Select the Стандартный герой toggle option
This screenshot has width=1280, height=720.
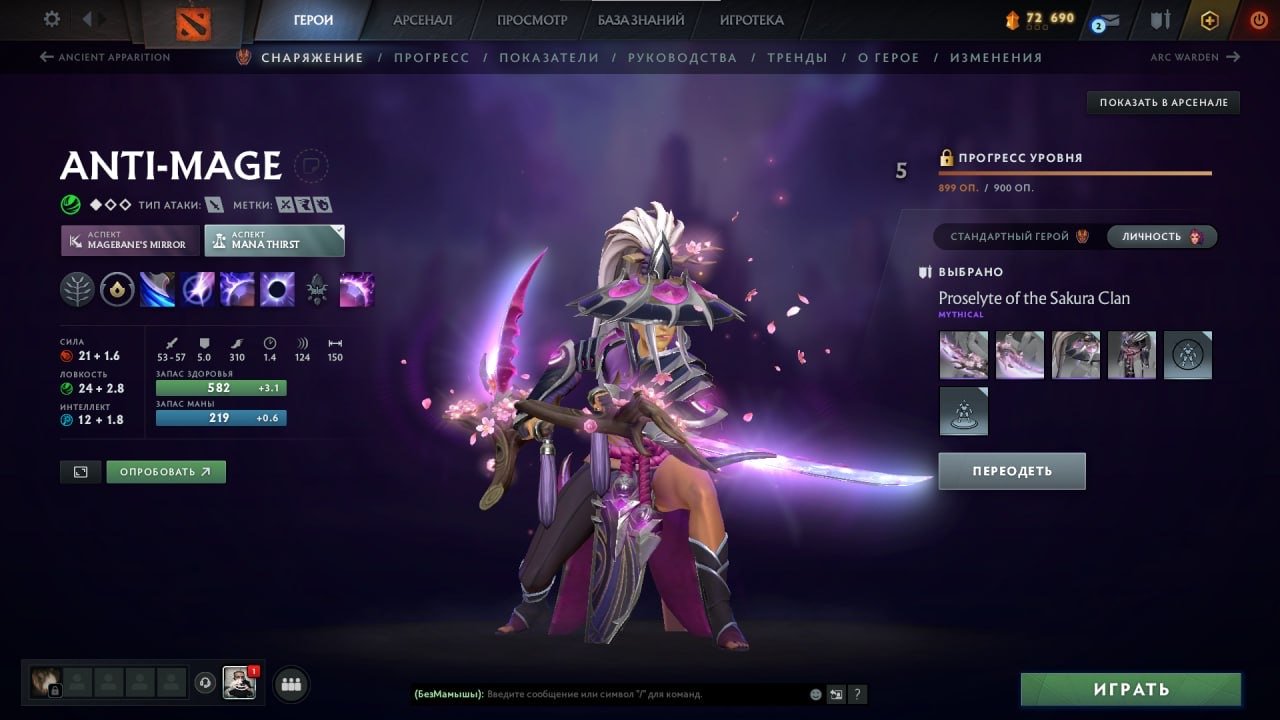point(1018,237)
